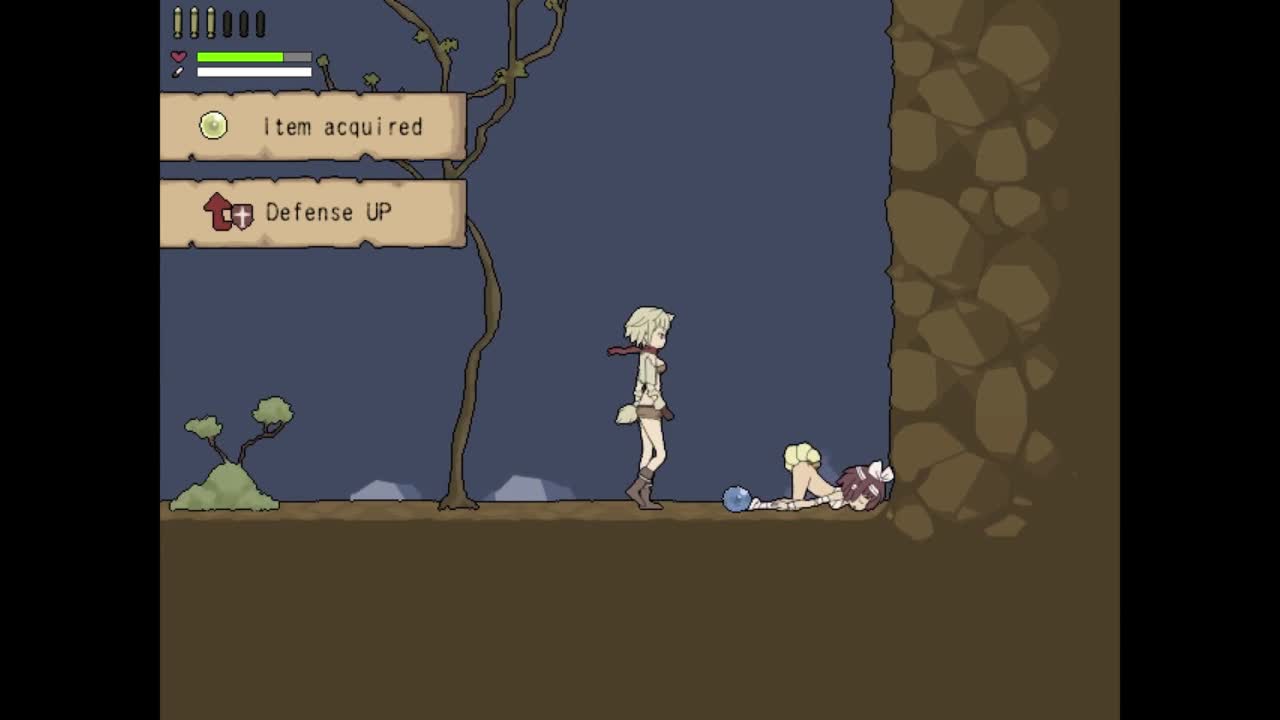This screenshot has height=720, width=1280.
Task: Select the Defense UP notification banner
Action: coord(313,213)
